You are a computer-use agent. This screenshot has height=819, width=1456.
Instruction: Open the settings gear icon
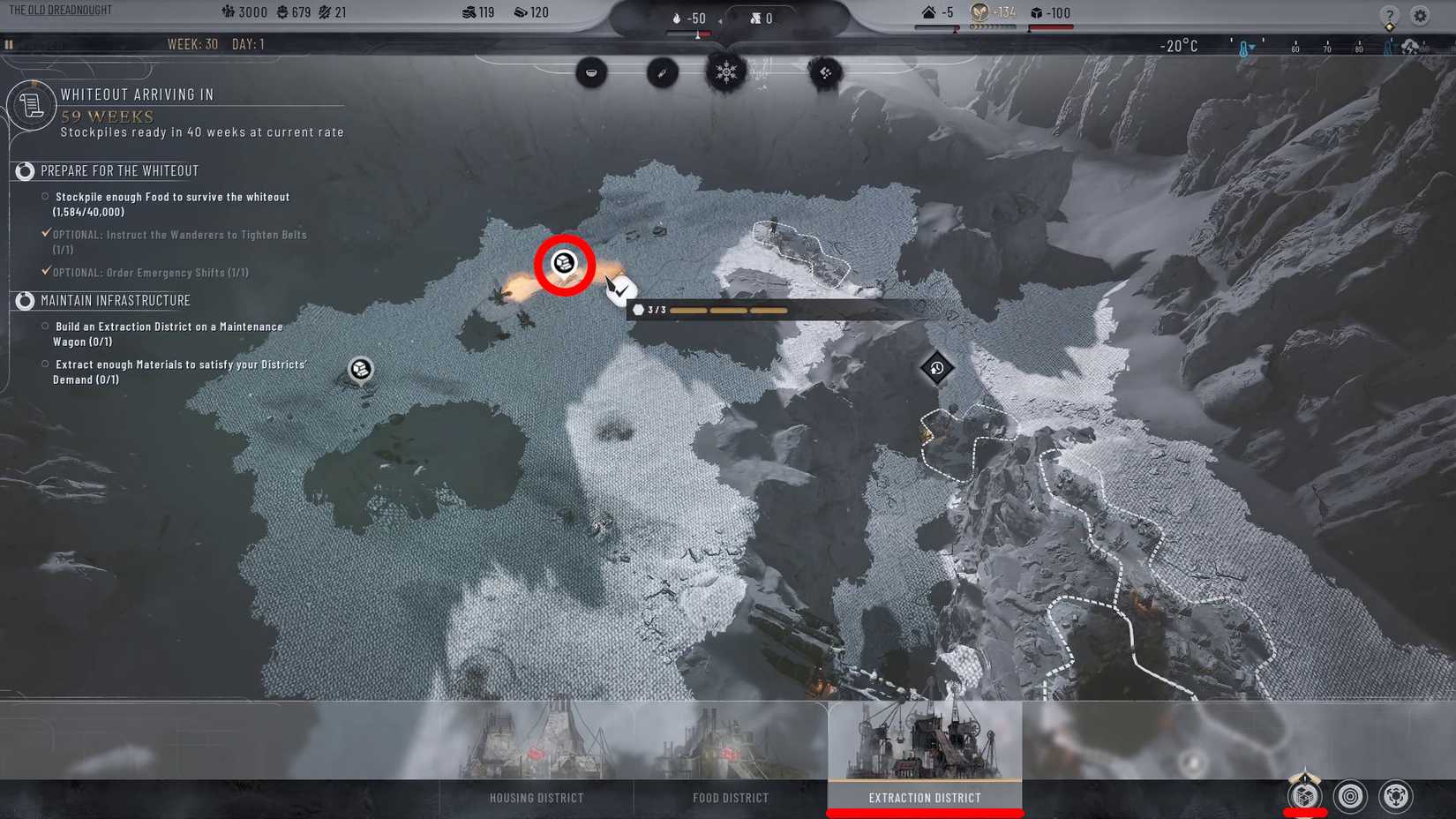(1421, 15)
